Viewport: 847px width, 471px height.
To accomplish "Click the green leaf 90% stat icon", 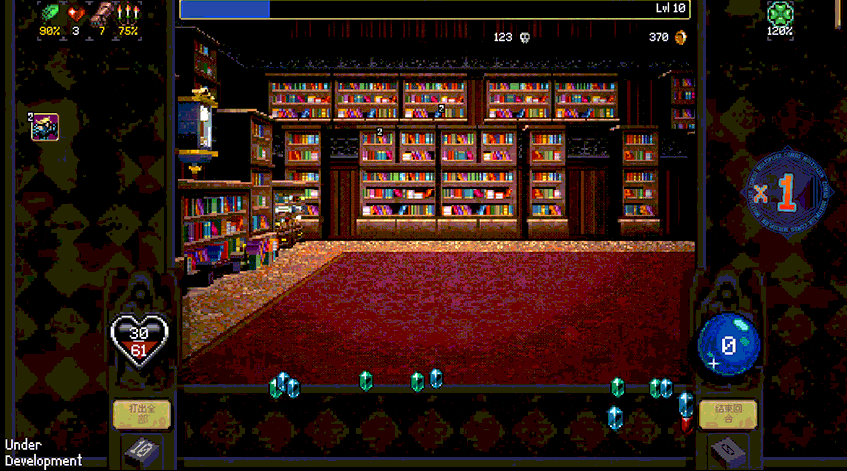I will 50,14.
